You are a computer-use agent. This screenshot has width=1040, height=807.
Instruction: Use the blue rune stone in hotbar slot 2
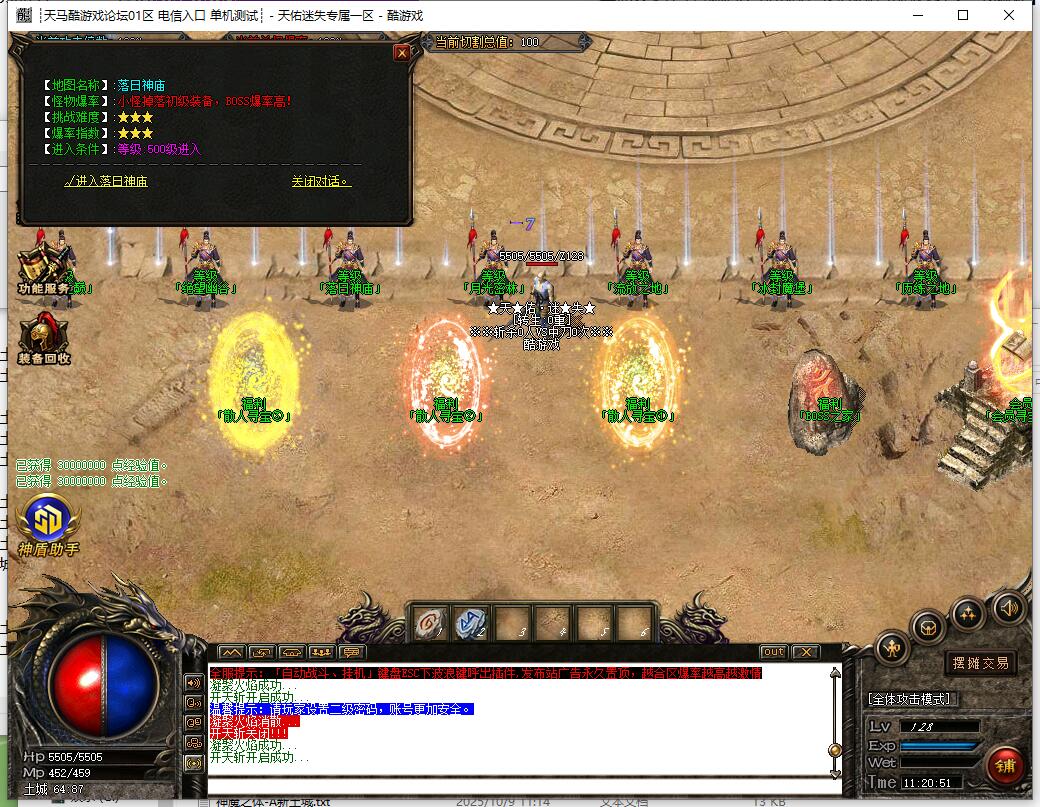point(470,623)
